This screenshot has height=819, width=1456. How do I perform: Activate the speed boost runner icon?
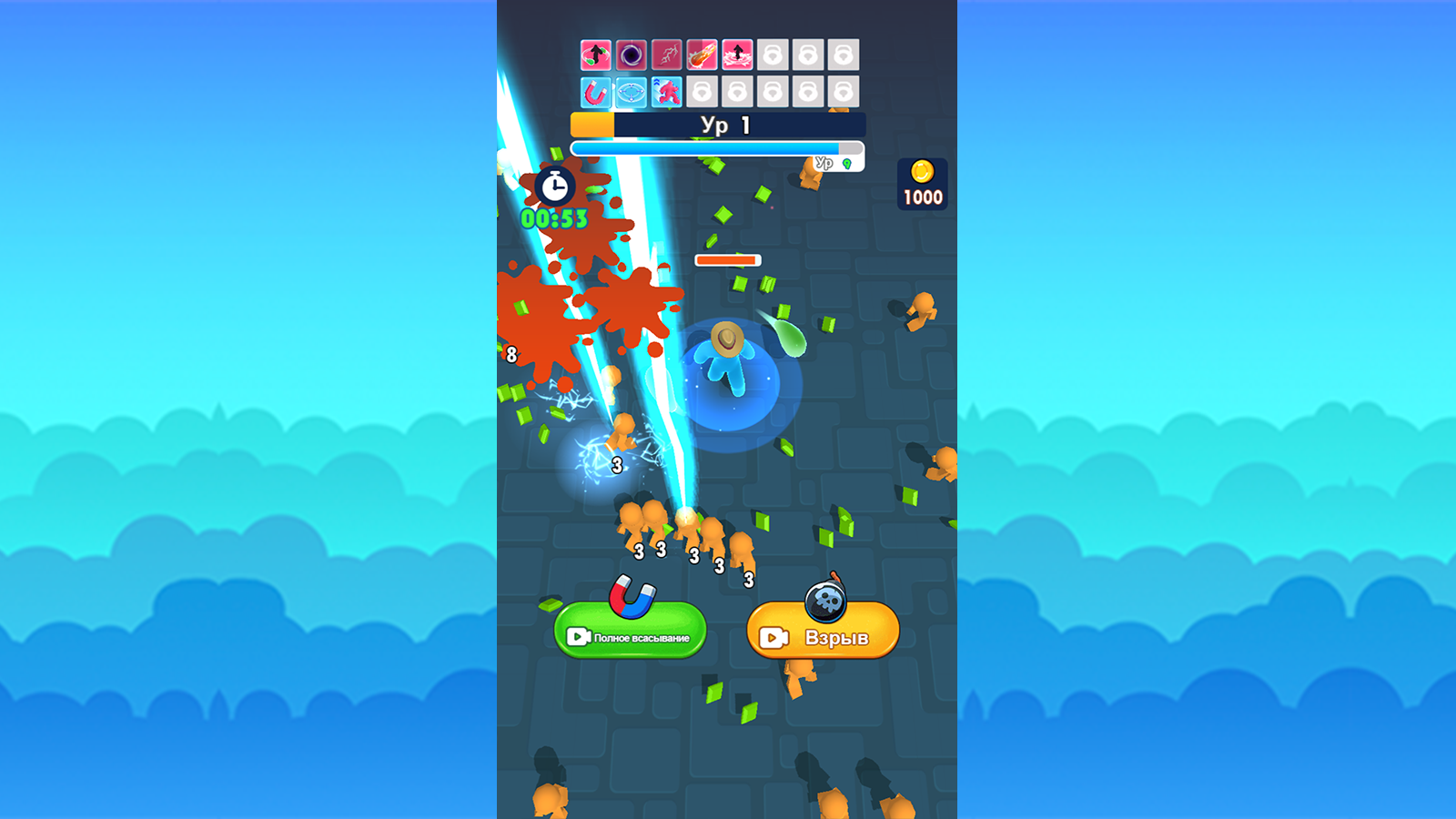[666, 91]
